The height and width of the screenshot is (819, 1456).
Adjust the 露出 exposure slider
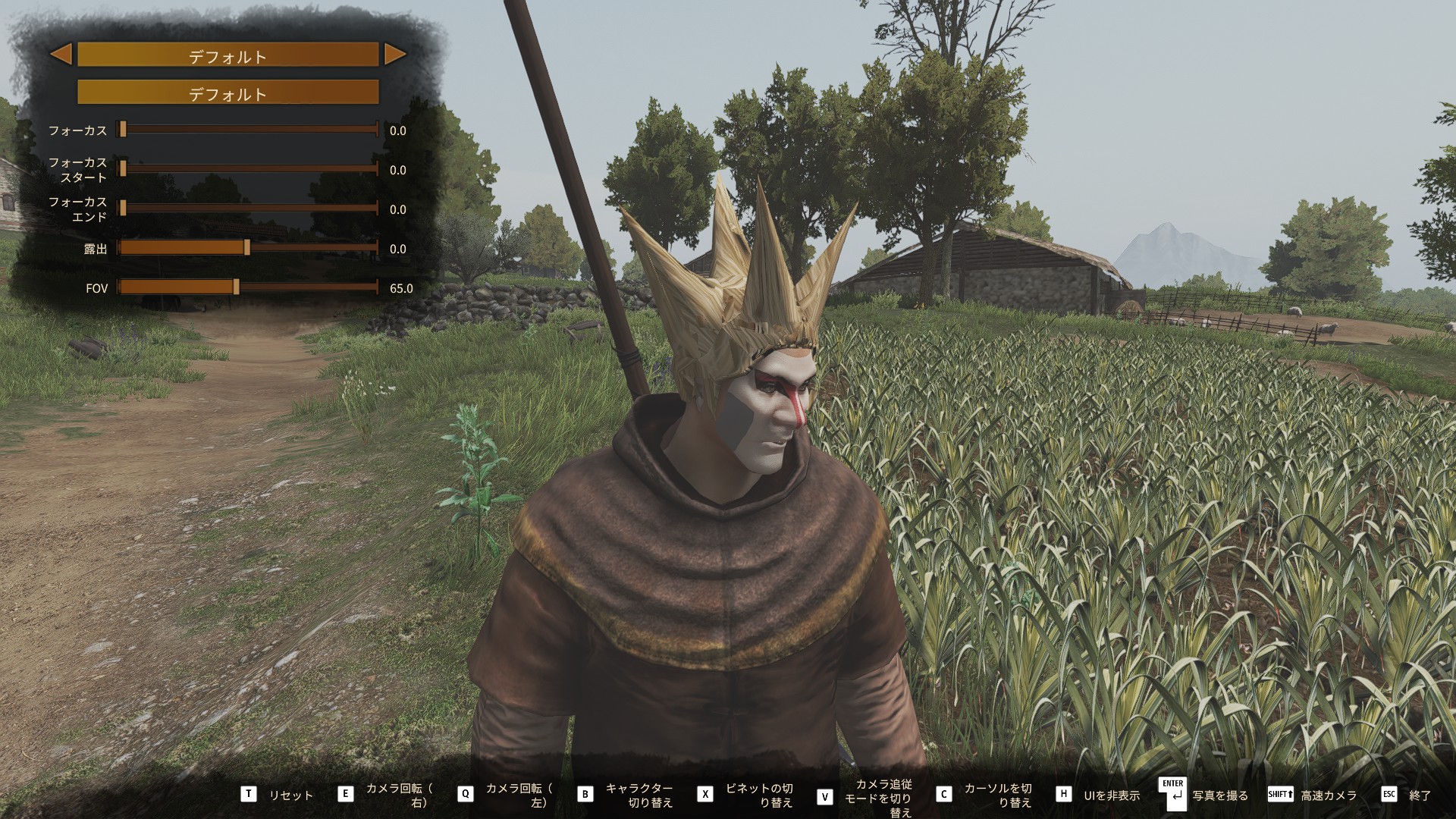[246, 248]
